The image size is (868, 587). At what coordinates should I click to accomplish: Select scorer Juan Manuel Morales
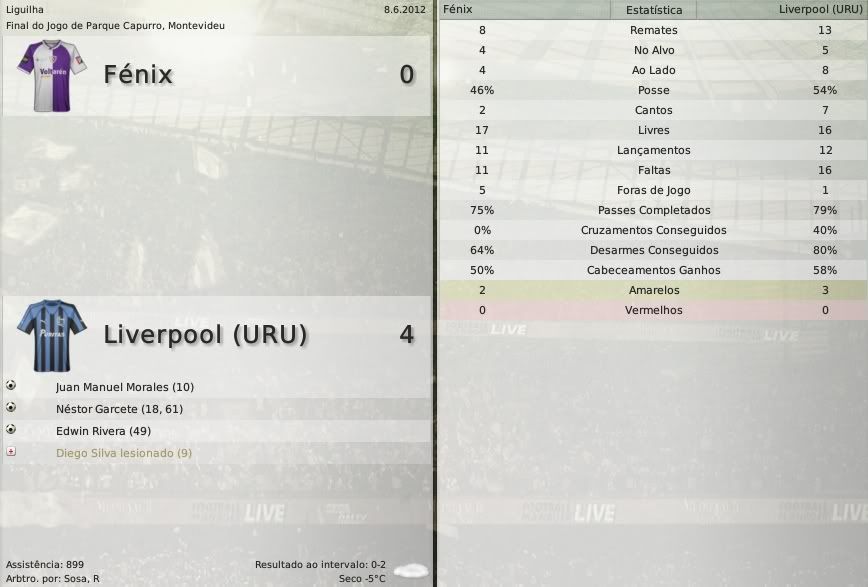(124, 387)
